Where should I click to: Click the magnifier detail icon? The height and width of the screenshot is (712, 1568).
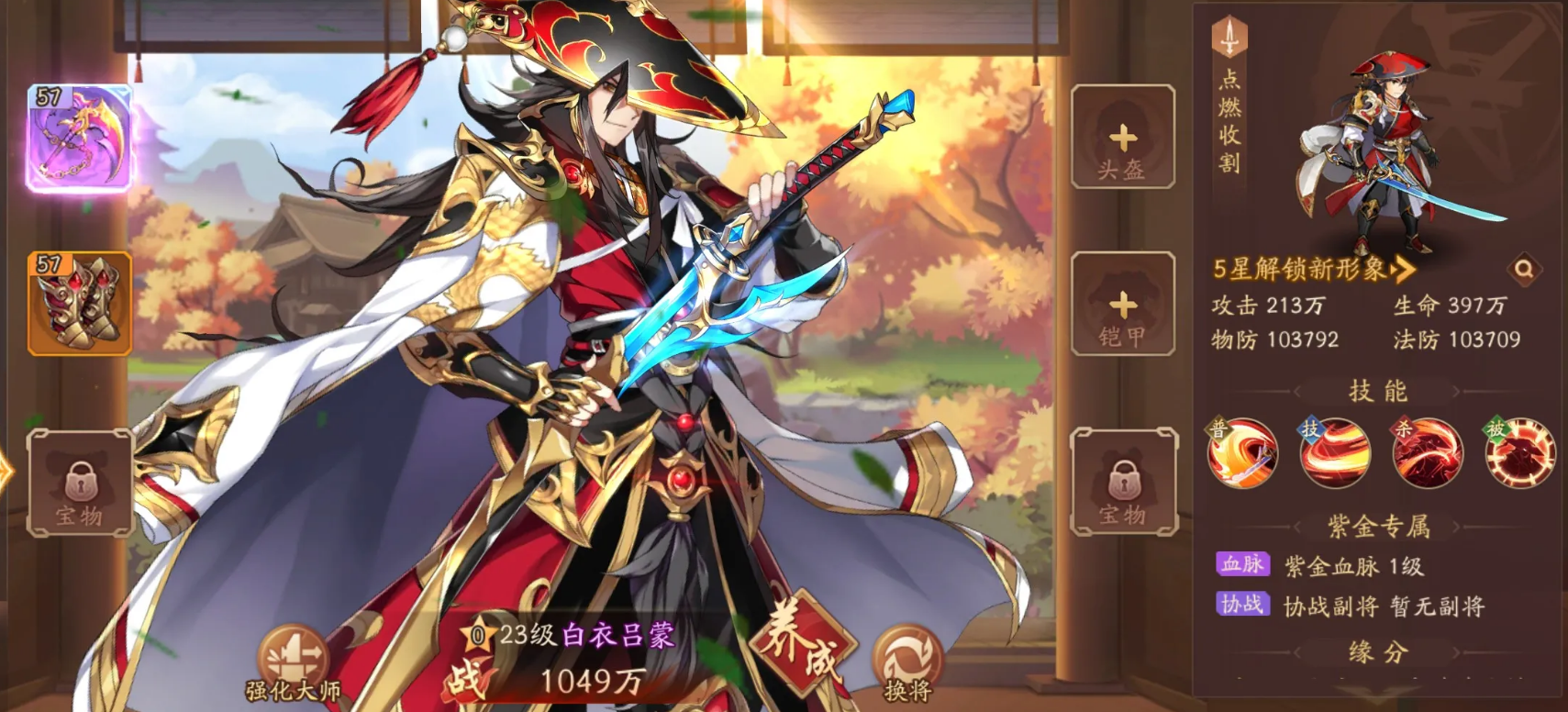click(1524, 270)
